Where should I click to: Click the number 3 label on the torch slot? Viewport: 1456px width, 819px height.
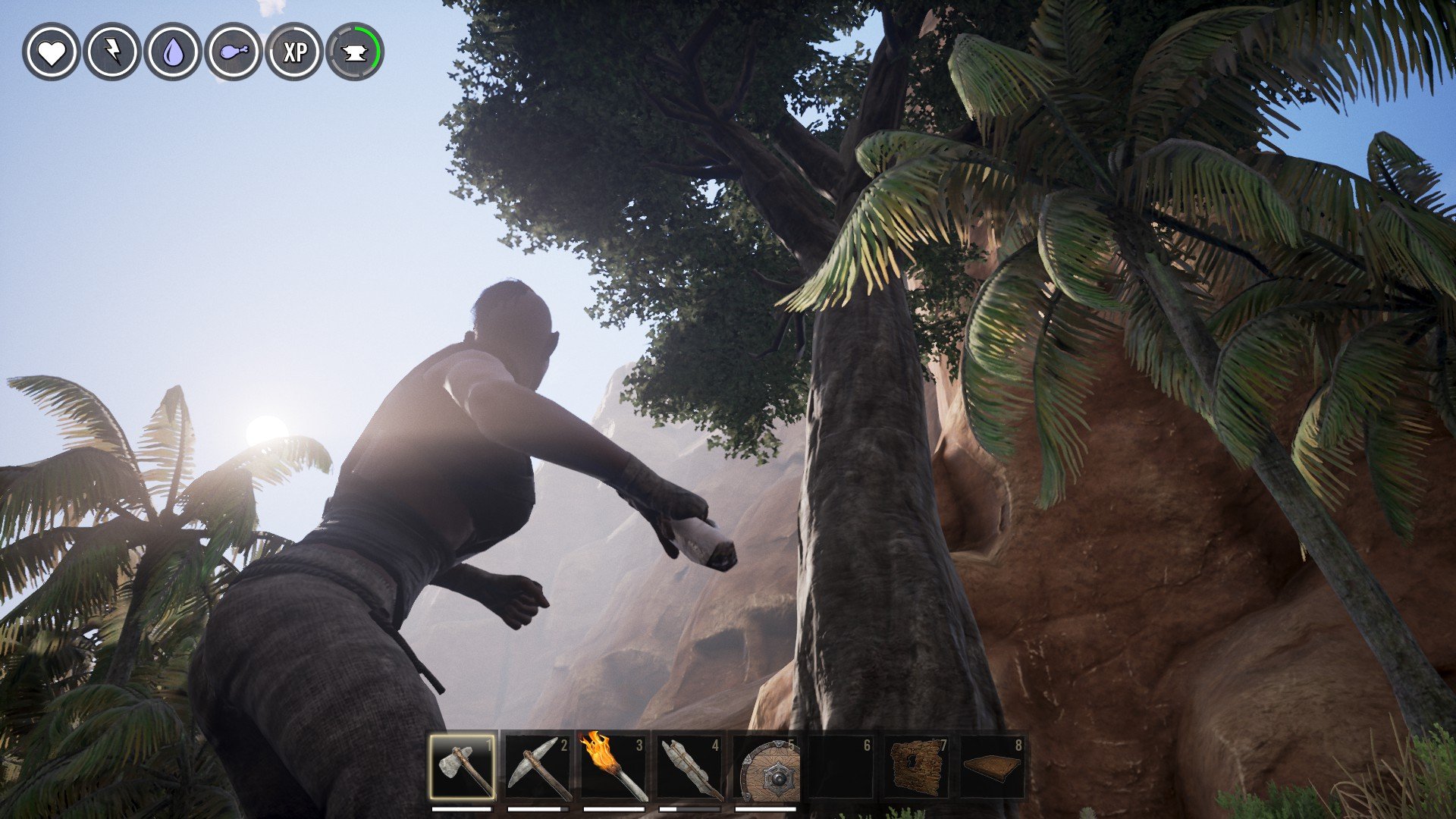pos(640,745)
